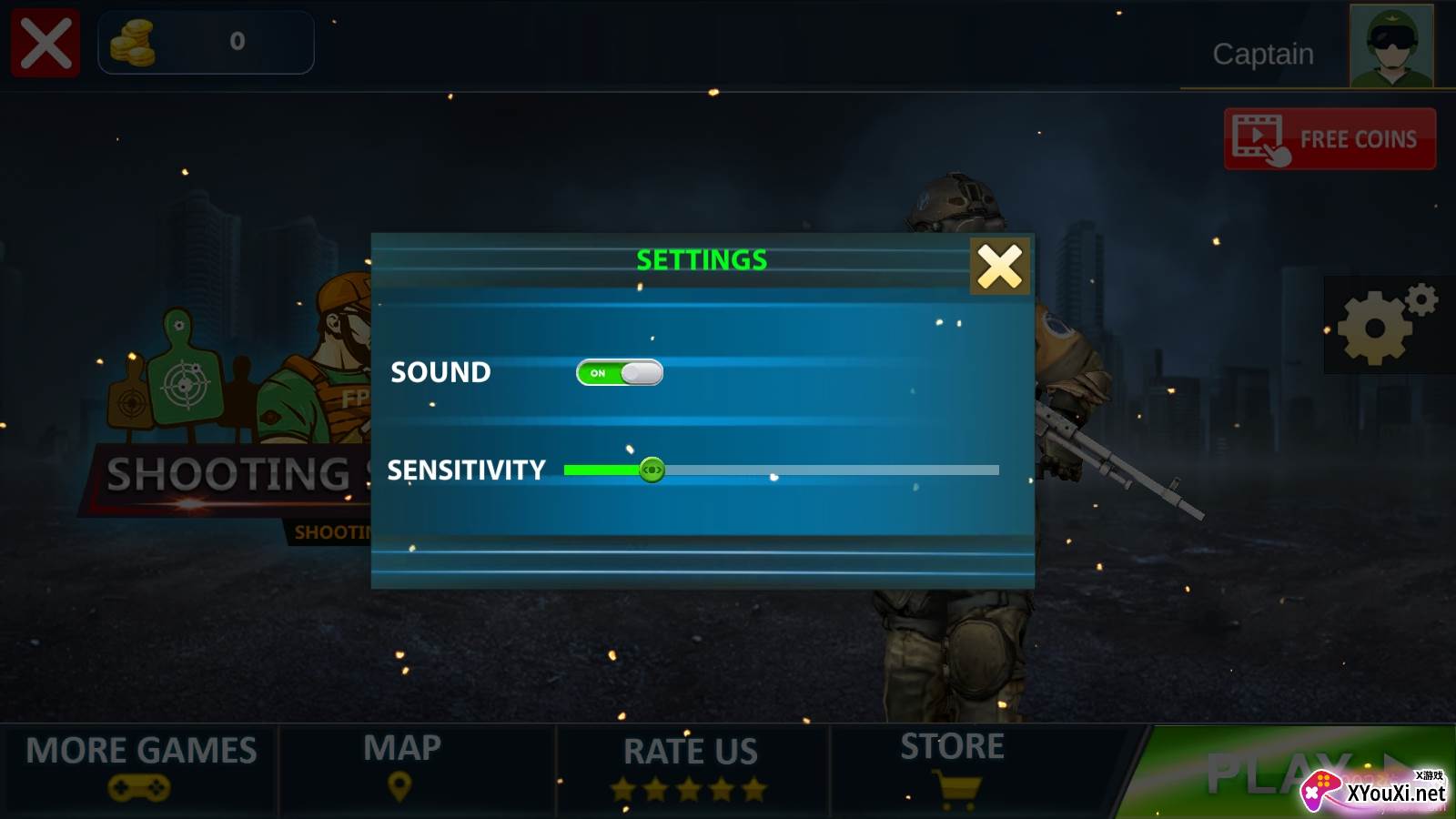Image resolution: width=1456 pixels, height=819 pixels.
Task: Click the Sensitivity slider handle
Action: [x=652, y=470]
